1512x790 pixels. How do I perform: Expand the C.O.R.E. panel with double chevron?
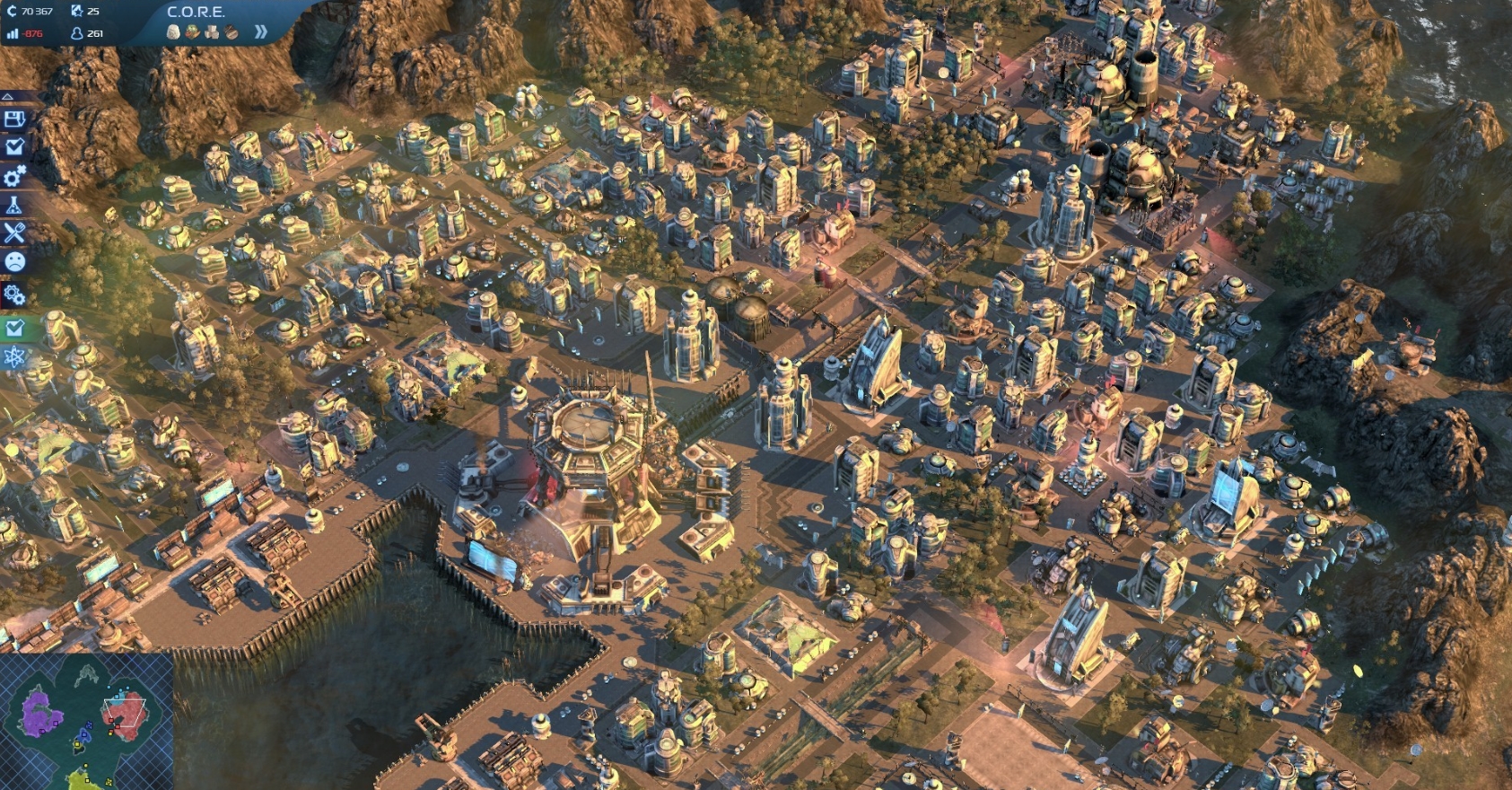(260, 31)
